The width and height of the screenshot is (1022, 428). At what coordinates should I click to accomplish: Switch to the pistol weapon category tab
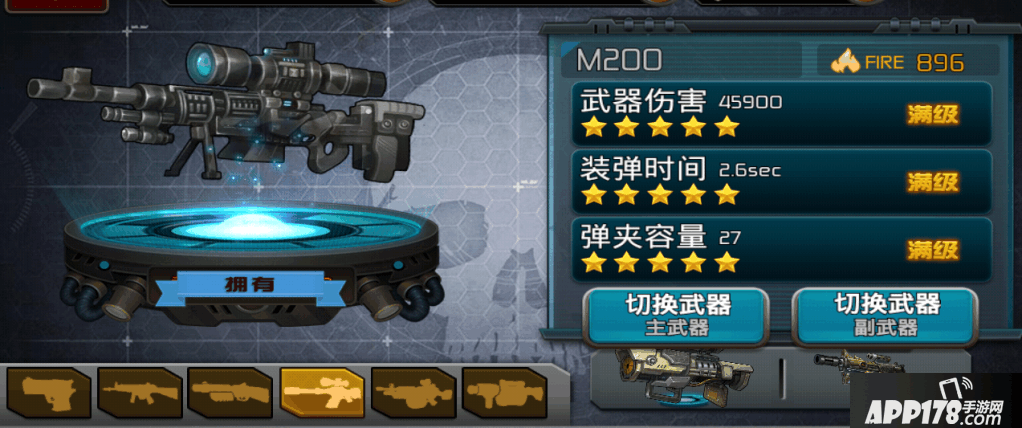[47, 392]
